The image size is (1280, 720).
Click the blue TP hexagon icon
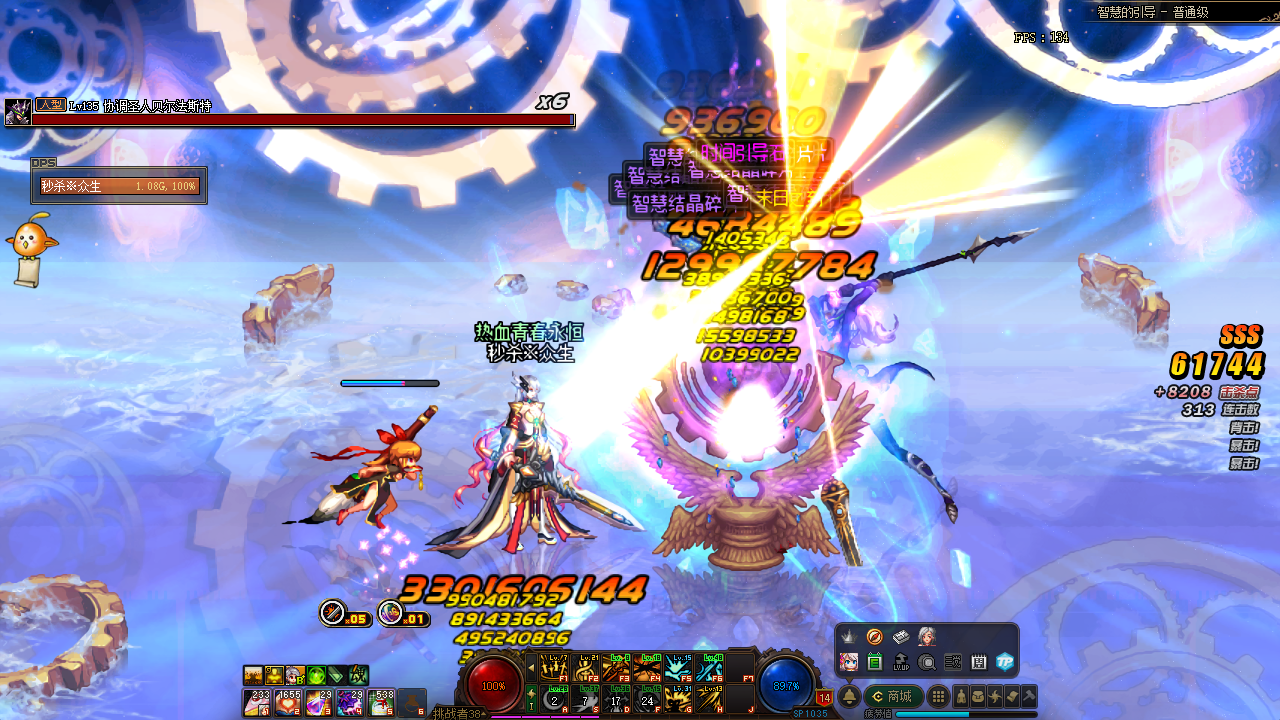coord(1005,661)
